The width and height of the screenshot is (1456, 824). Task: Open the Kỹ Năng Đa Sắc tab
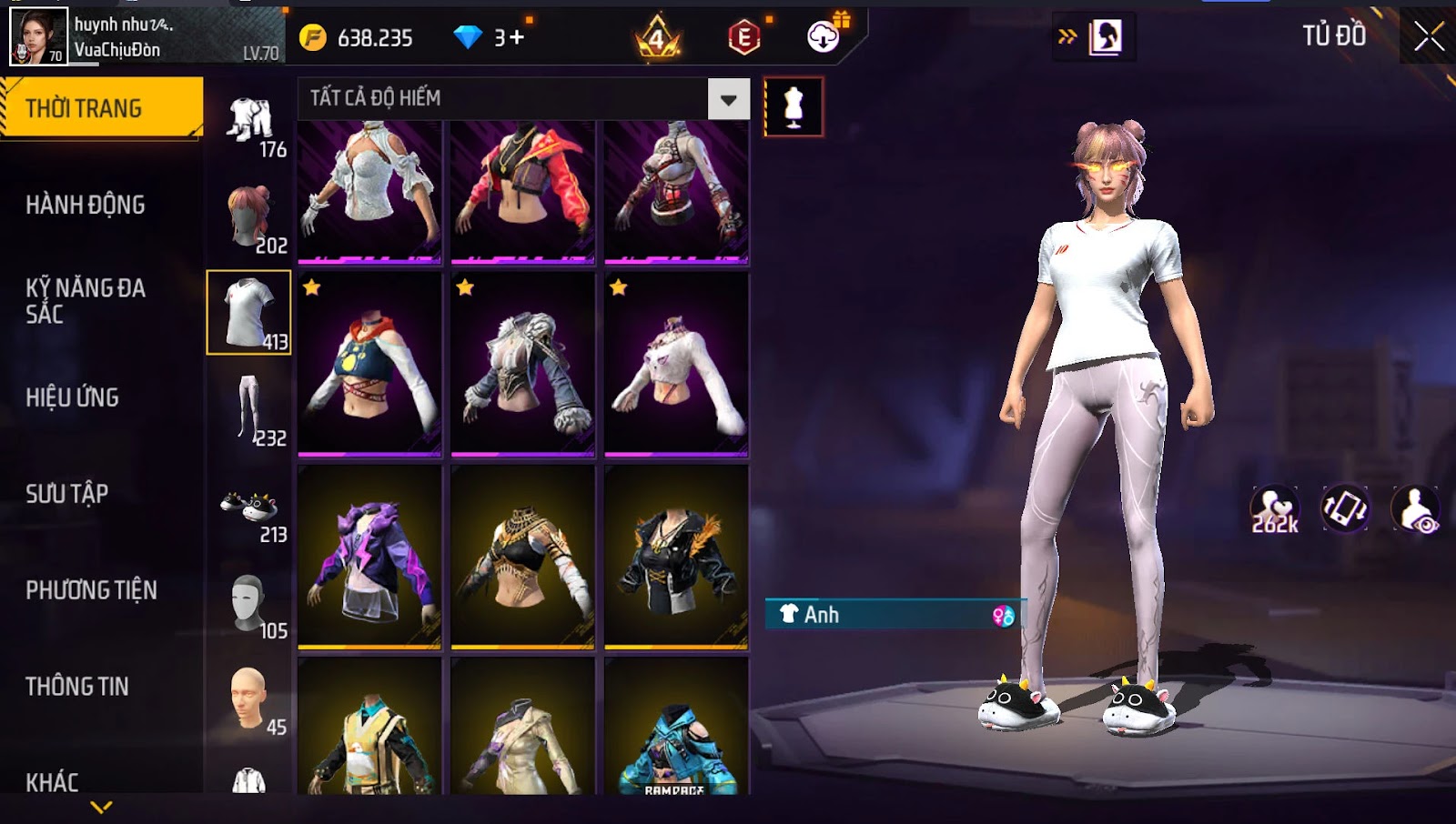pos(86,301)
